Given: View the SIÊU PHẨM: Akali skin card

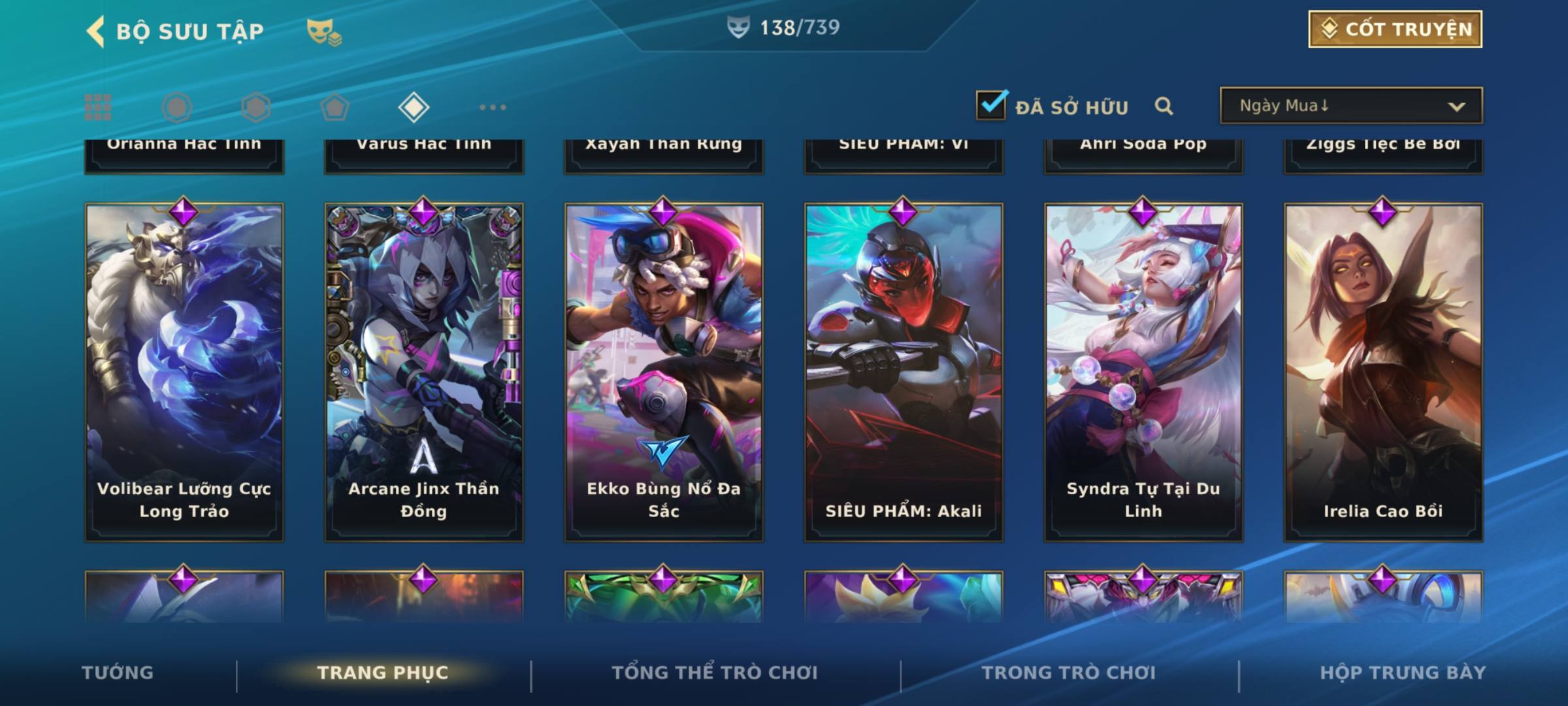Looking at the screenshot, I should pos(904,373).
